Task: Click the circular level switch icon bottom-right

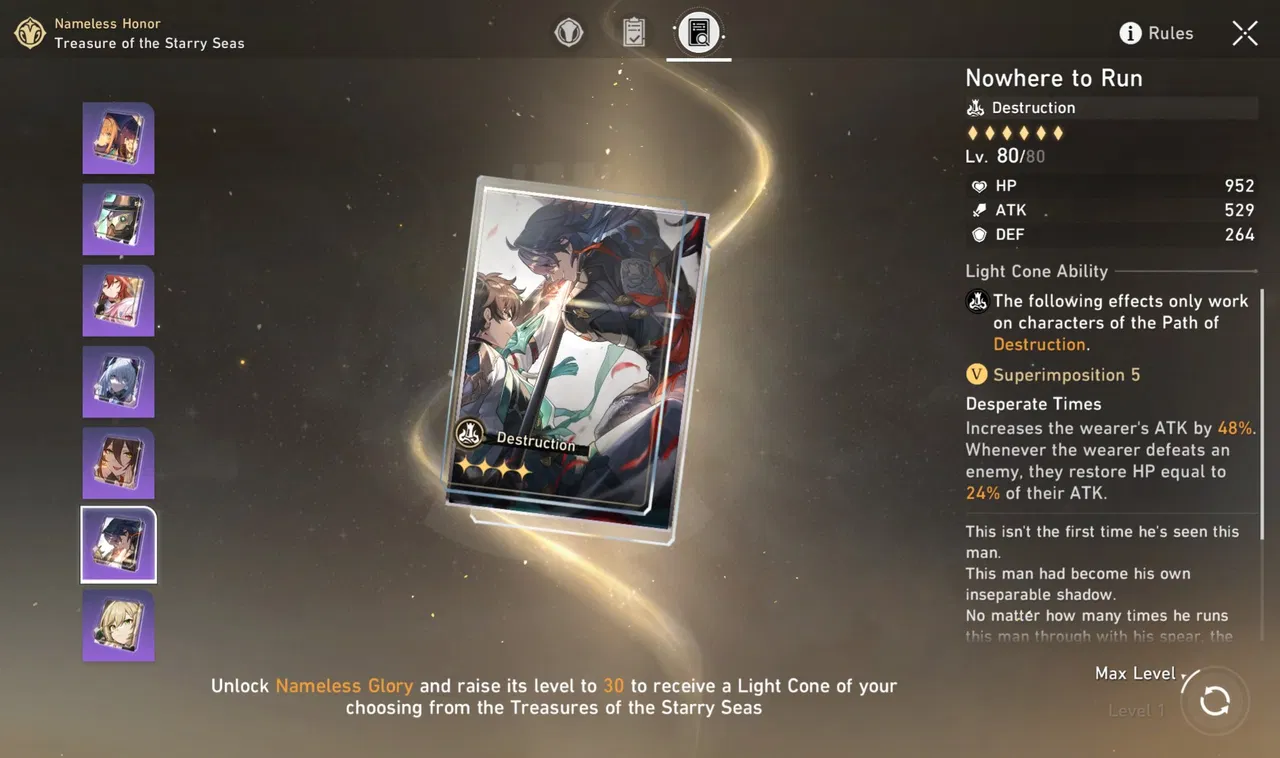Action: [x=1215, y=701]
